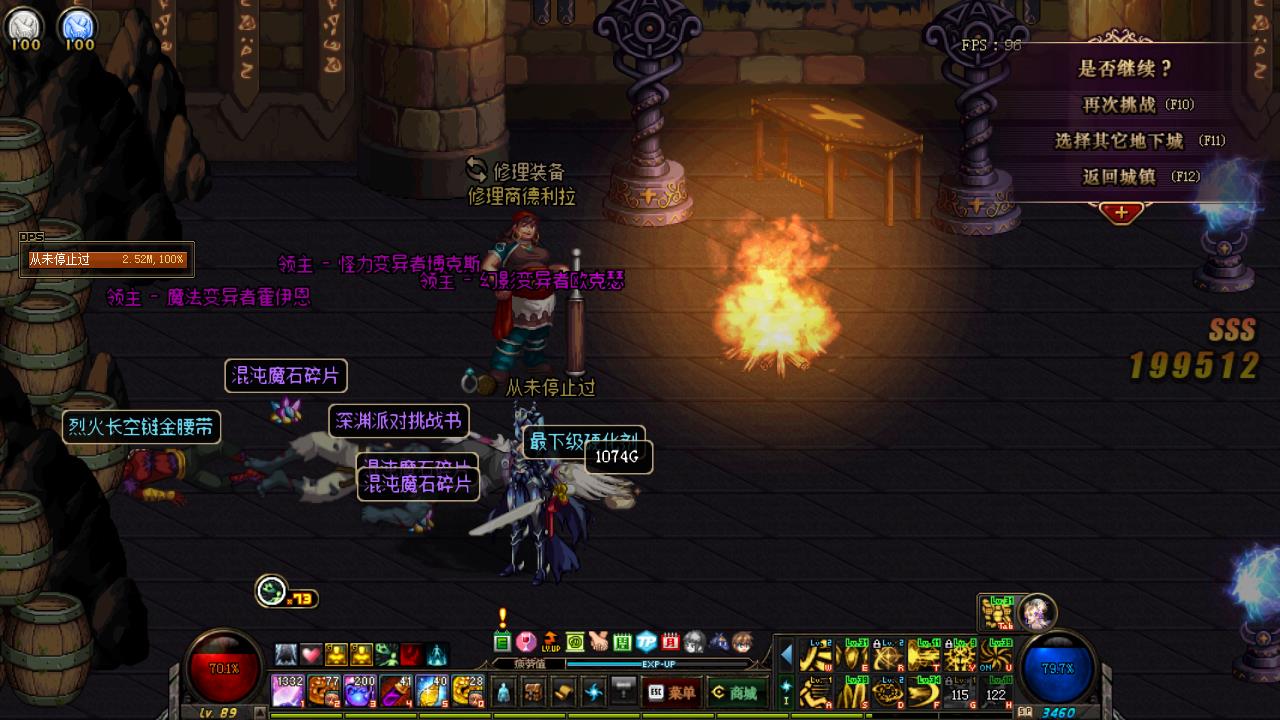Open the scroll quest icon

(x=564, y=692)
